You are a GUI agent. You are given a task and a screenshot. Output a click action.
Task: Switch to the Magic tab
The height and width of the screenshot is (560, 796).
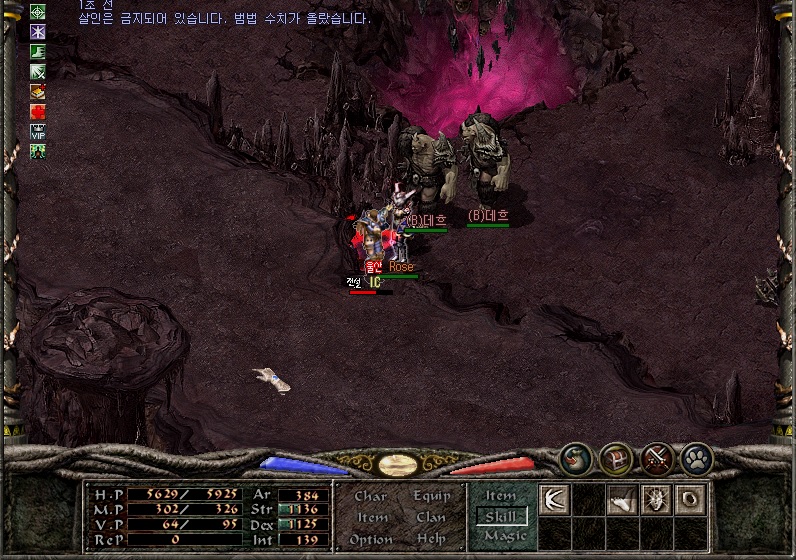coord(504,536)
